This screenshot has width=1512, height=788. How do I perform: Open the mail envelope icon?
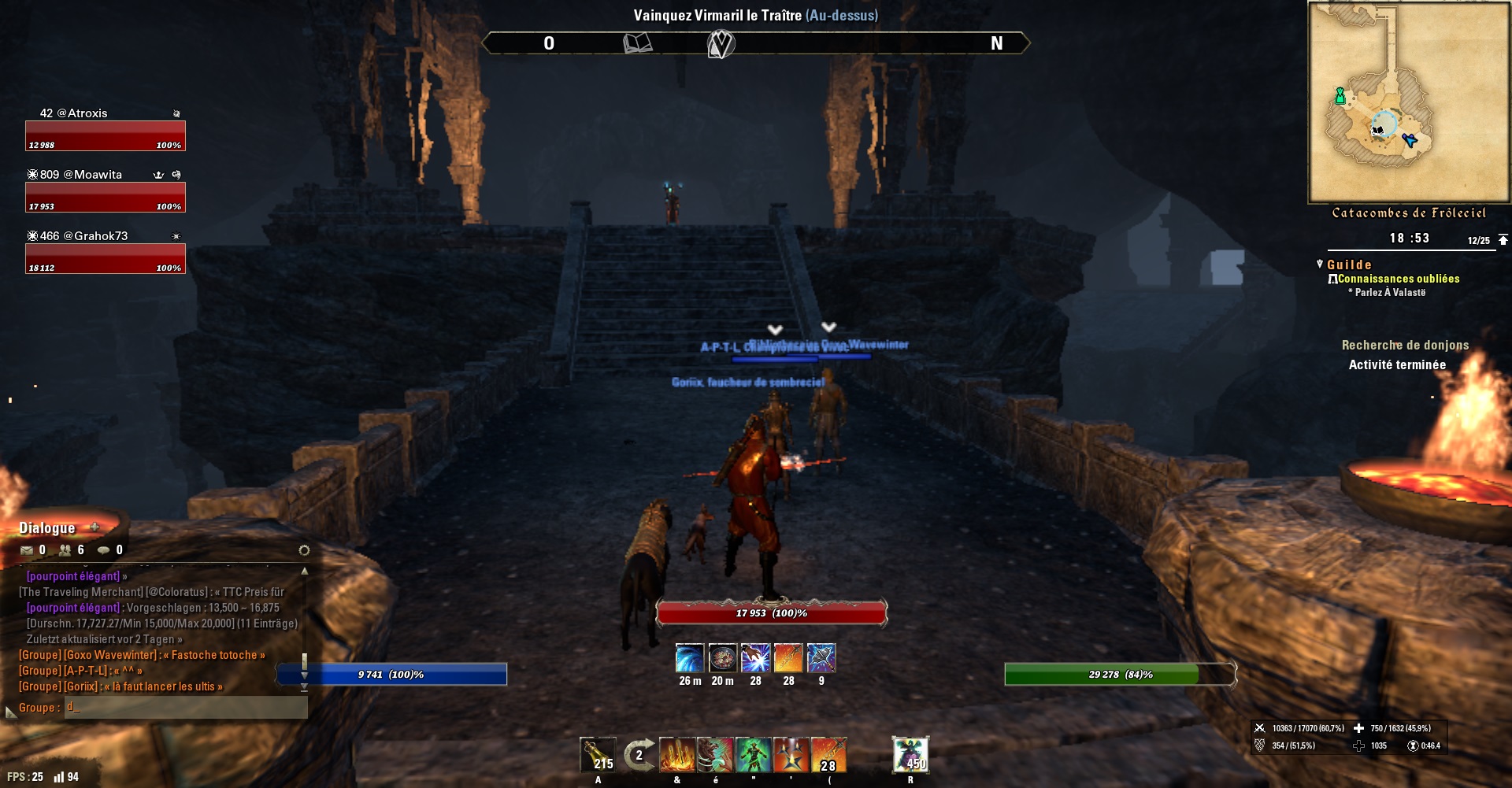[27, 550]
